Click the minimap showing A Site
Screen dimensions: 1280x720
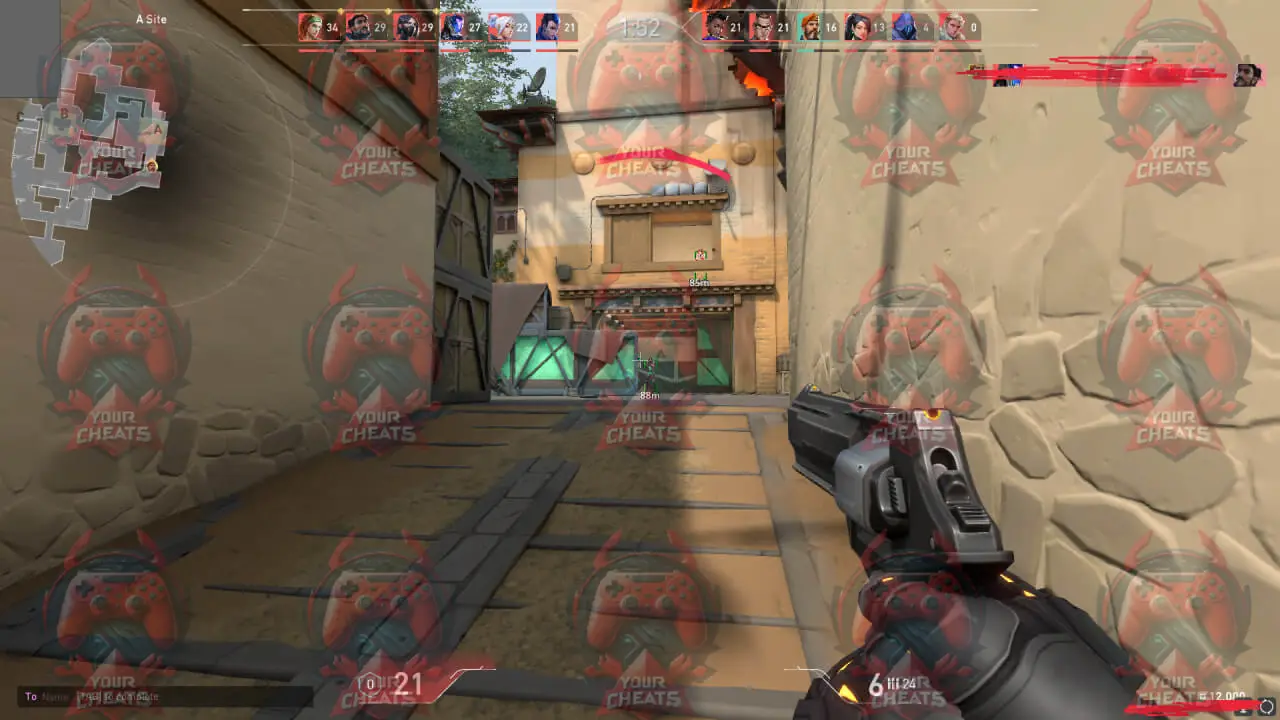[88, 150]
